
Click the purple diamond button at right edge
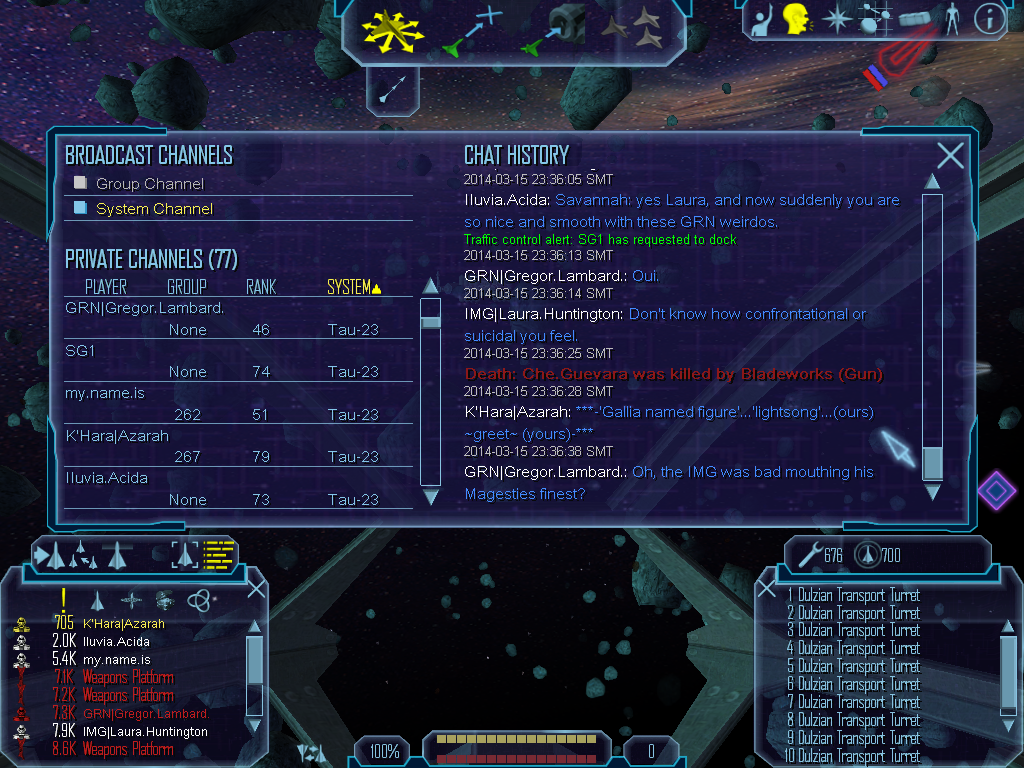point(996,490)
